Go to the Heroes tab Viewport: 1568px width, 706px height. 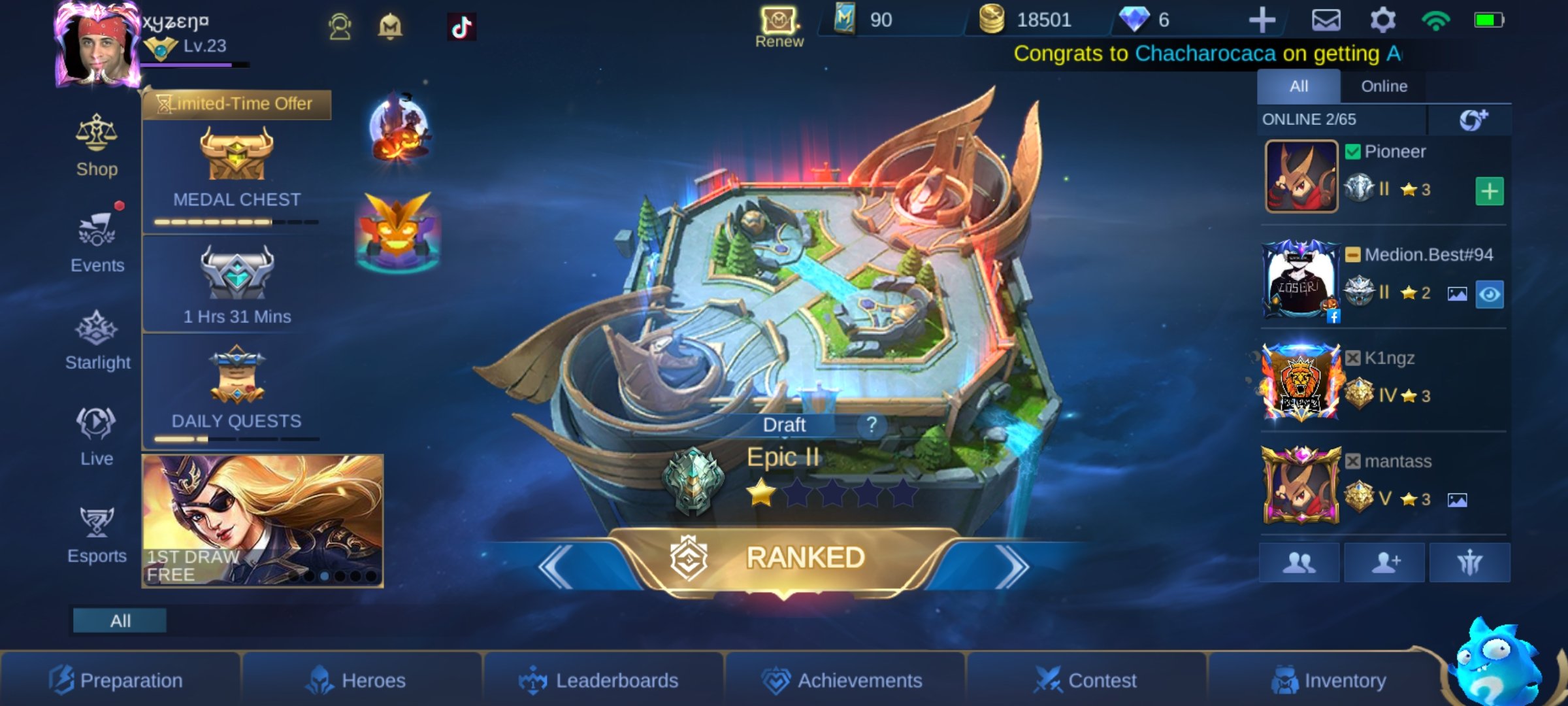coord(357,681)
